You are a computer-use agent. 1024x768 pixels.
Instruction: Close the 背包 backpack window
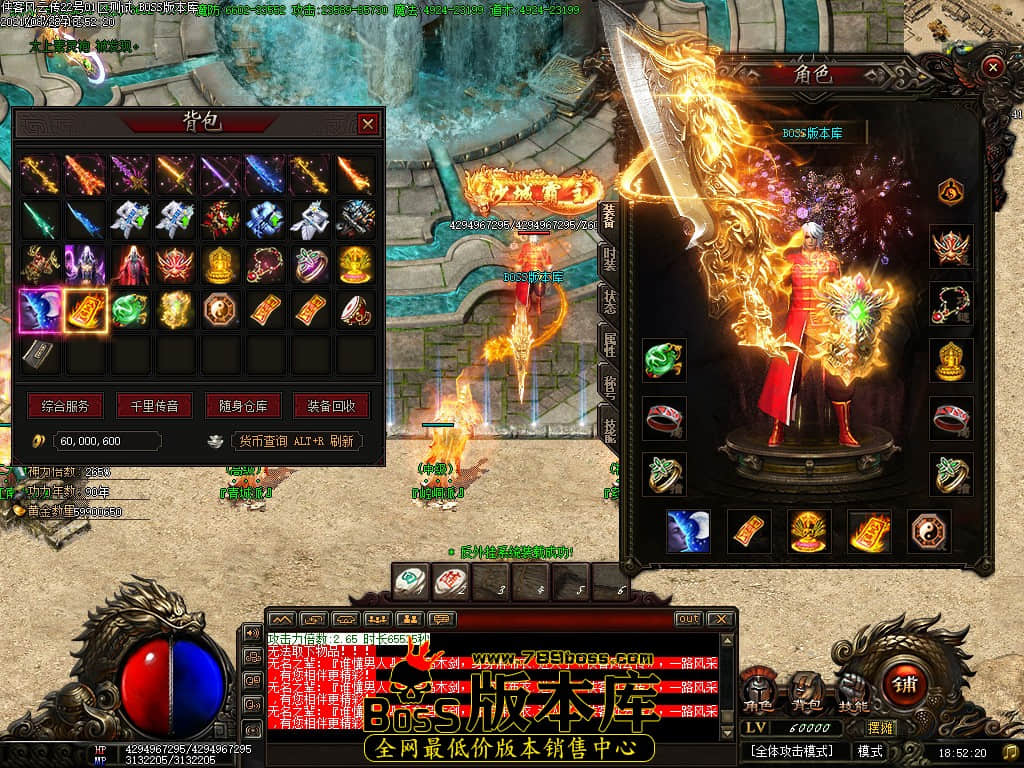(x=368, y=123)
